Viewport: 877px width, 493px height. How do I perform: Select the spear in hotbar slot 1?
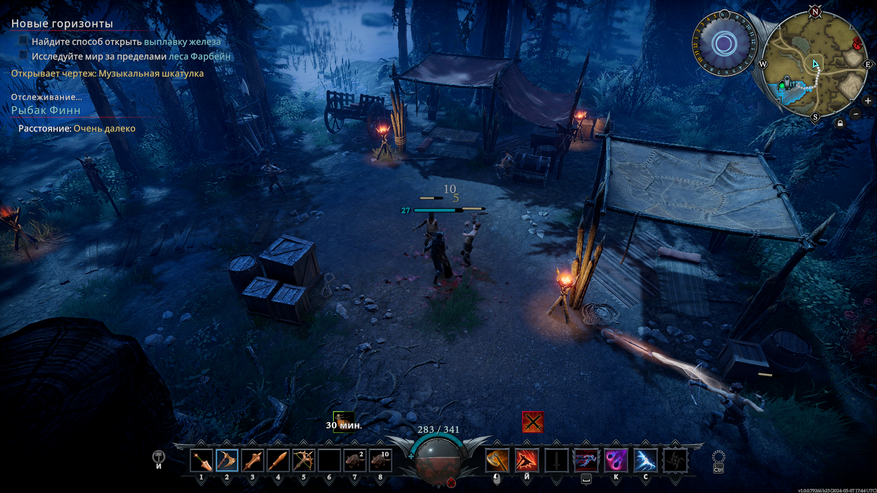point(202,460)
